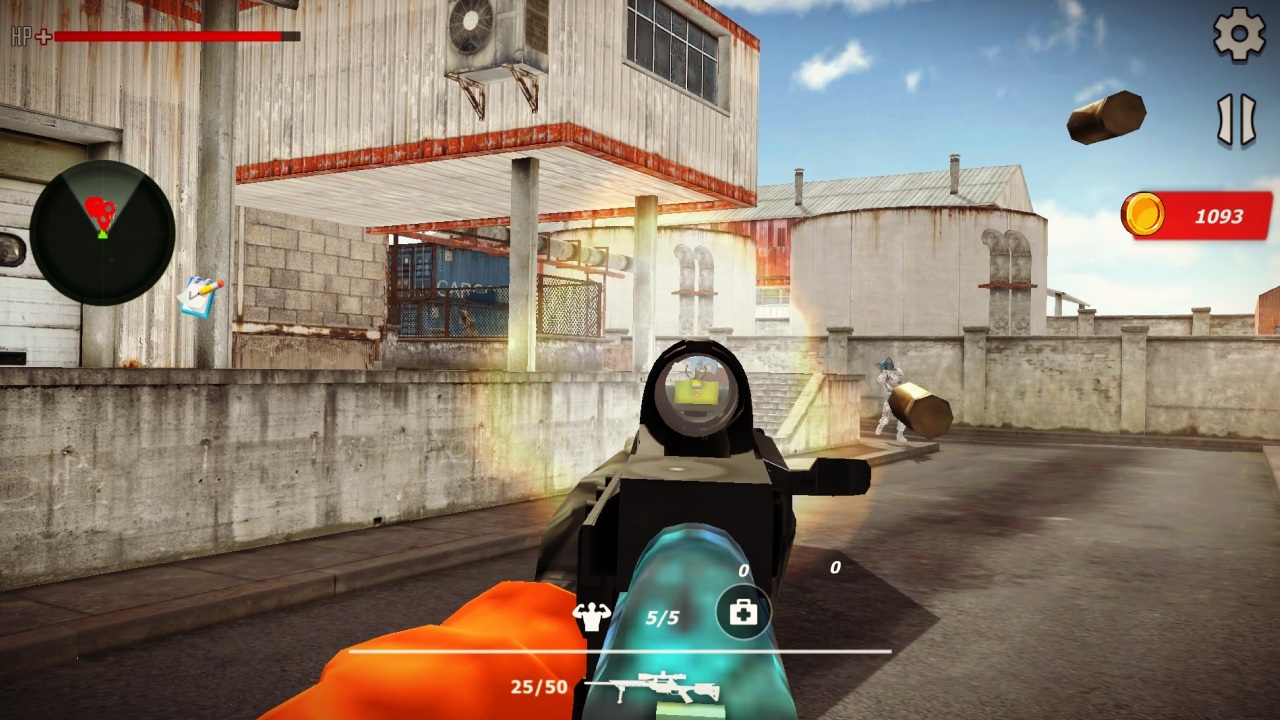
Task: Tap the red plus next to HP
Action: 41,37
